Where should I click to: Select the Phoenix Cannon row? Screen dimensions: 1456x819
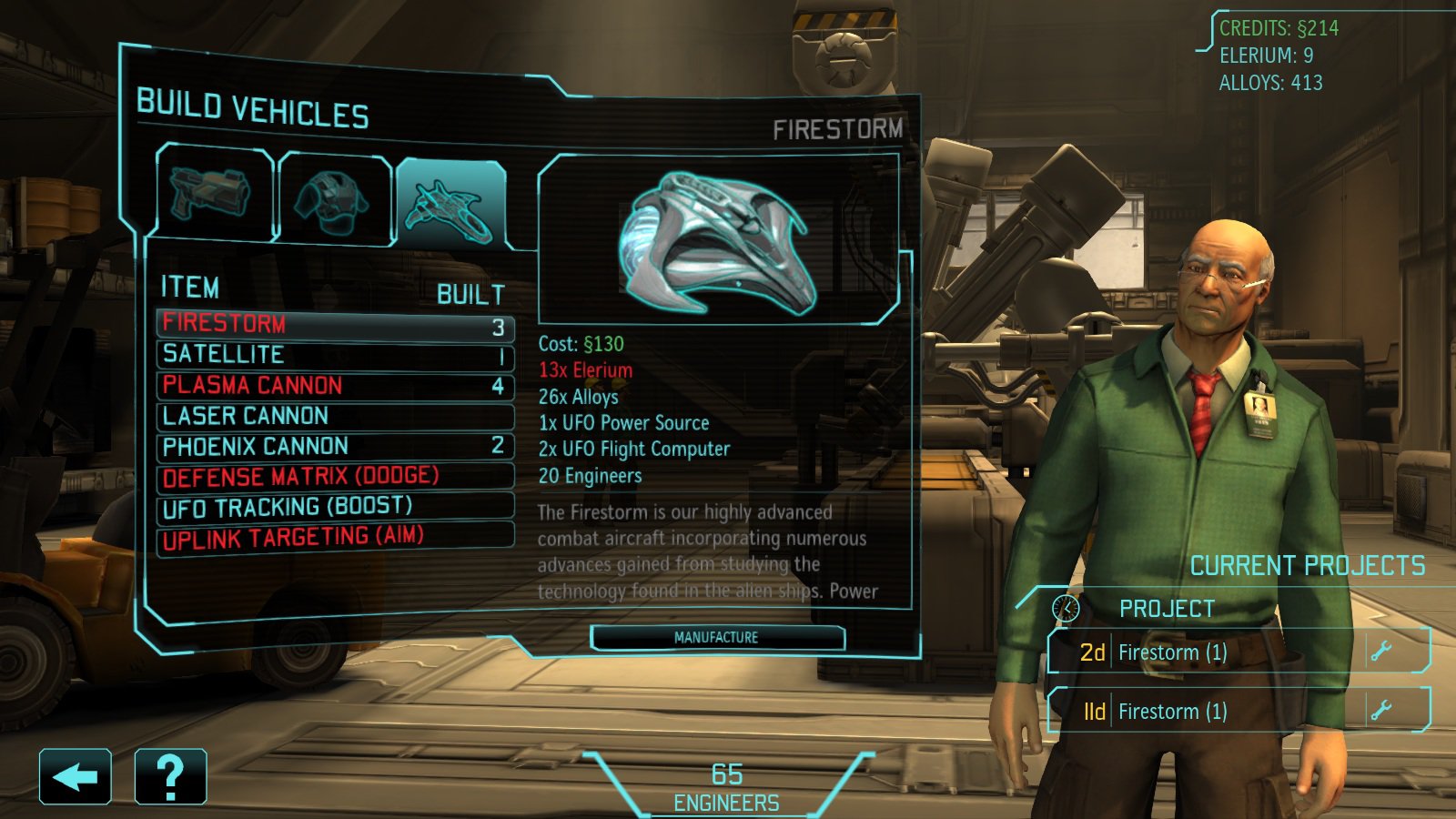335,447
